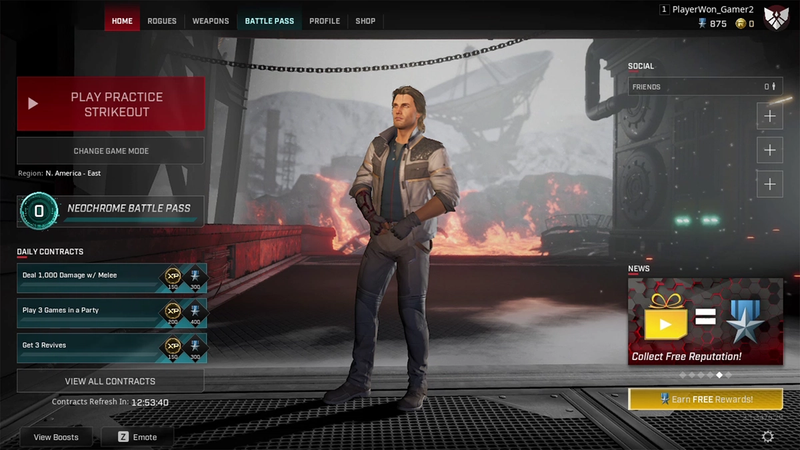Visit the Shop tab

(365, 20)
